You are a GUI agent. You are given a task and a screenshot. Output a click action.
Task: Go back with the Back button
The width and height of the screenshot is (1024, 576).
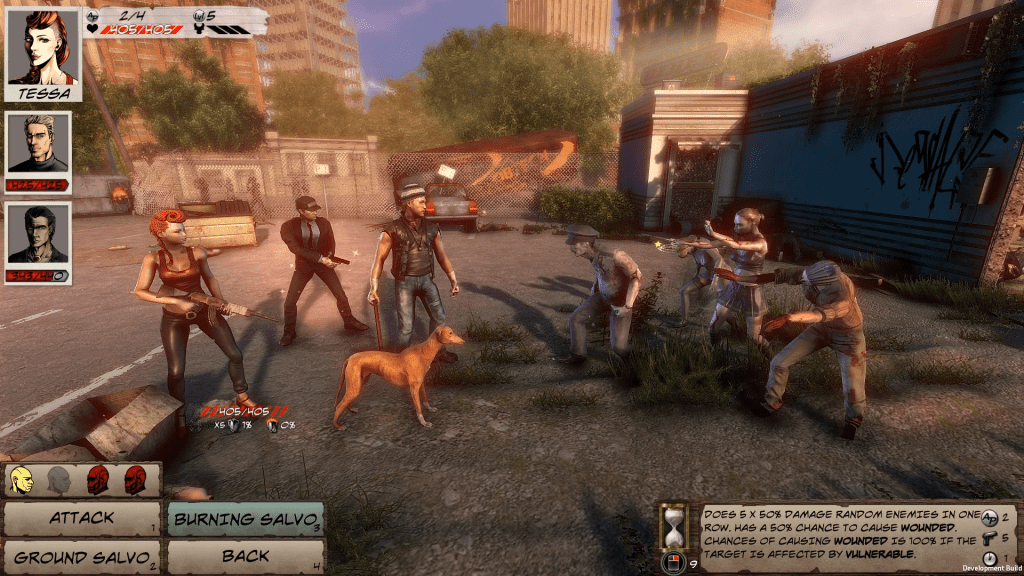[246, 557]
